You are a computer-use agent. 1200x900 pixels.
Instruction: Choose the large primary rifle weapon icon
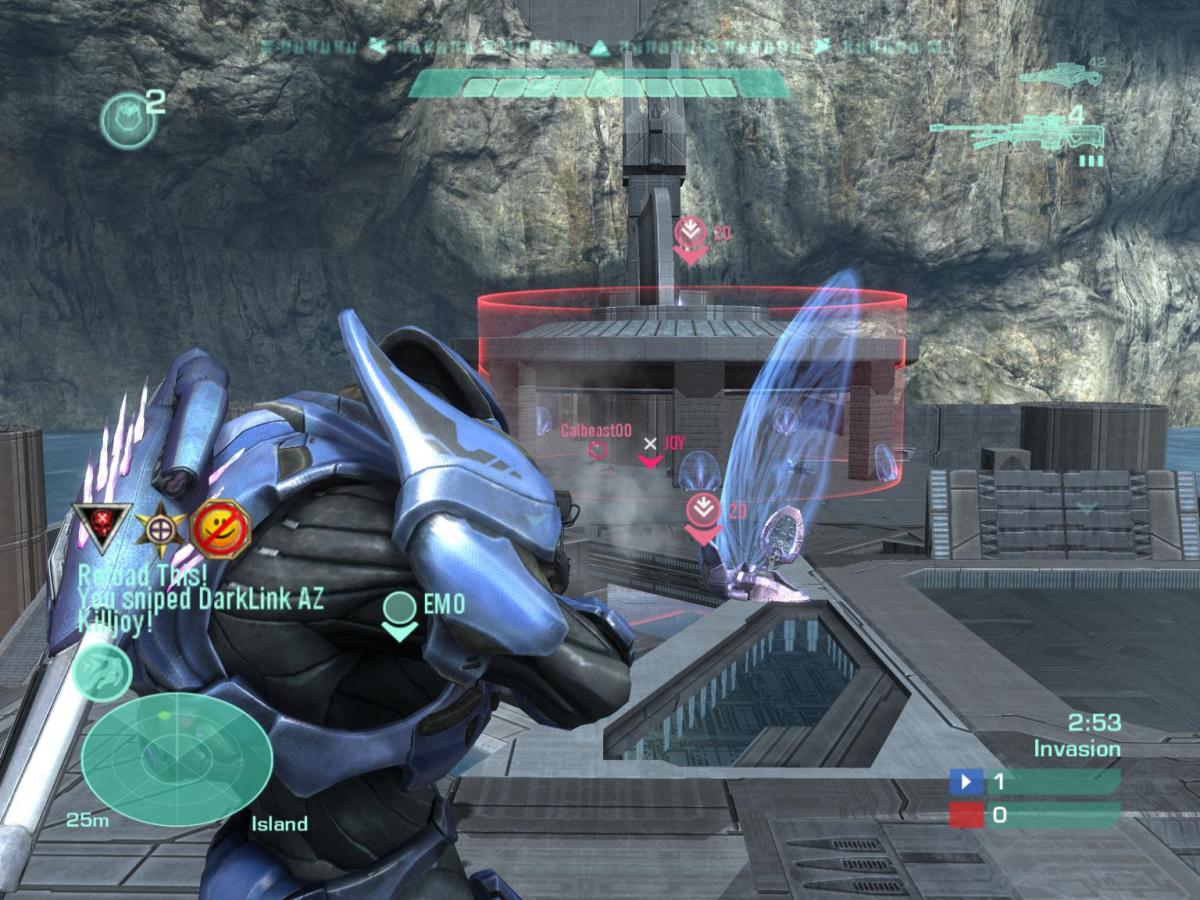(x=1018, y=133)
